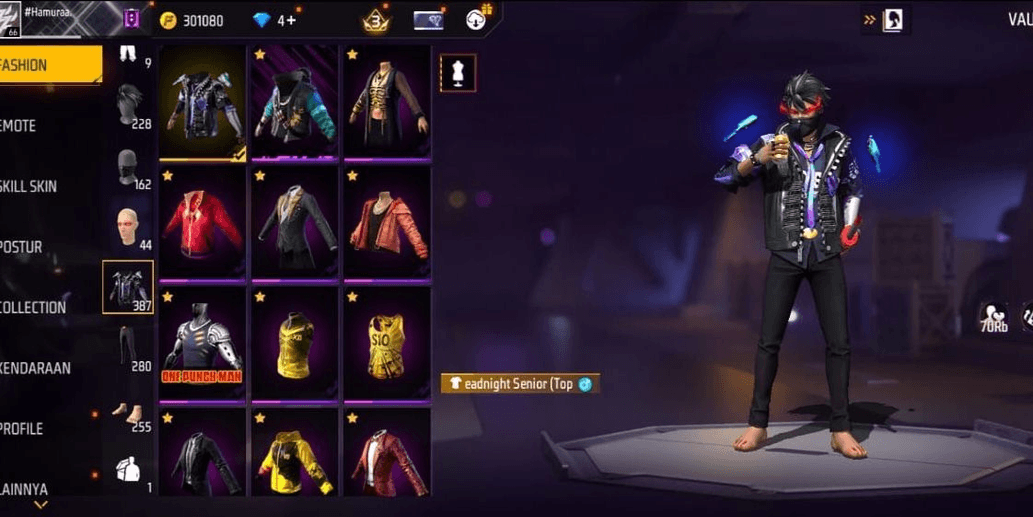Expand the side menu down arrow
Image resolution: width=1033 pixels, height=517 pixels.
41,506
